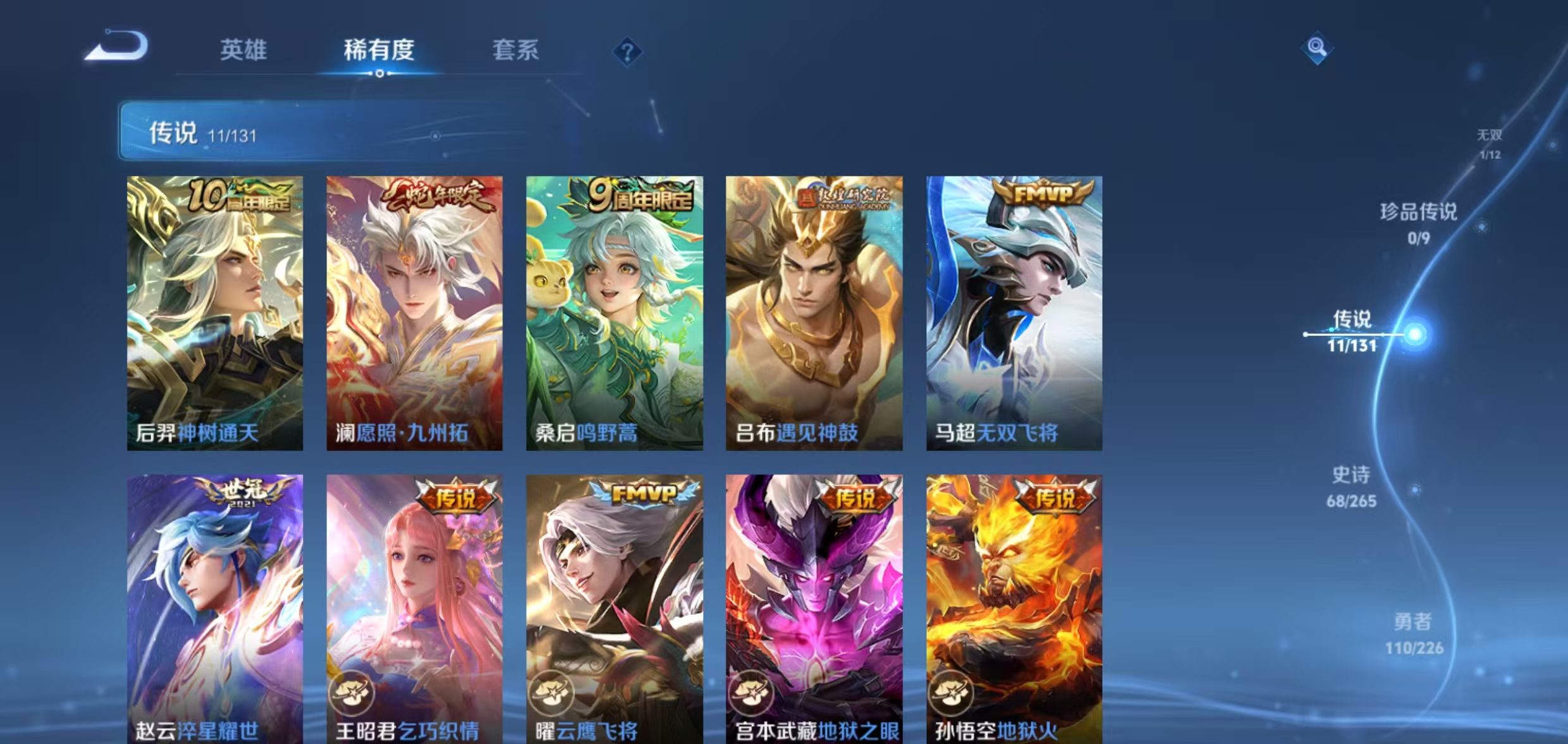
Task: Open the search function top right
Action: click(1318, 47)
